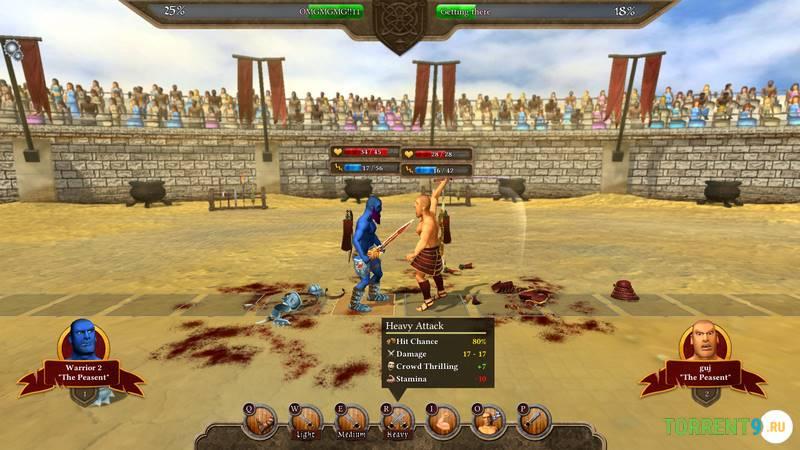Select the Warrior 2 blue portrait

[82, 344]
